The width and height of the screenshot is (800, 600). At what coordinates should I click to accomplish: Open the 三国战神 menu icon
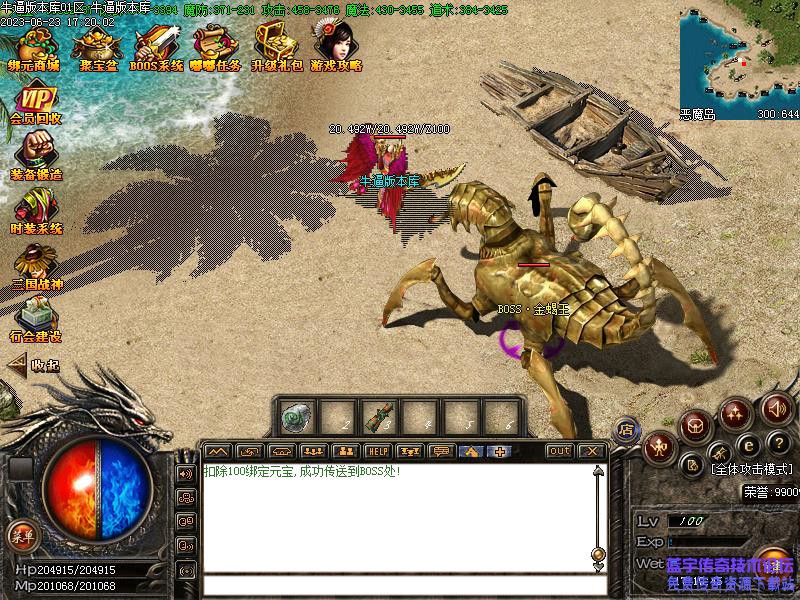36,268
